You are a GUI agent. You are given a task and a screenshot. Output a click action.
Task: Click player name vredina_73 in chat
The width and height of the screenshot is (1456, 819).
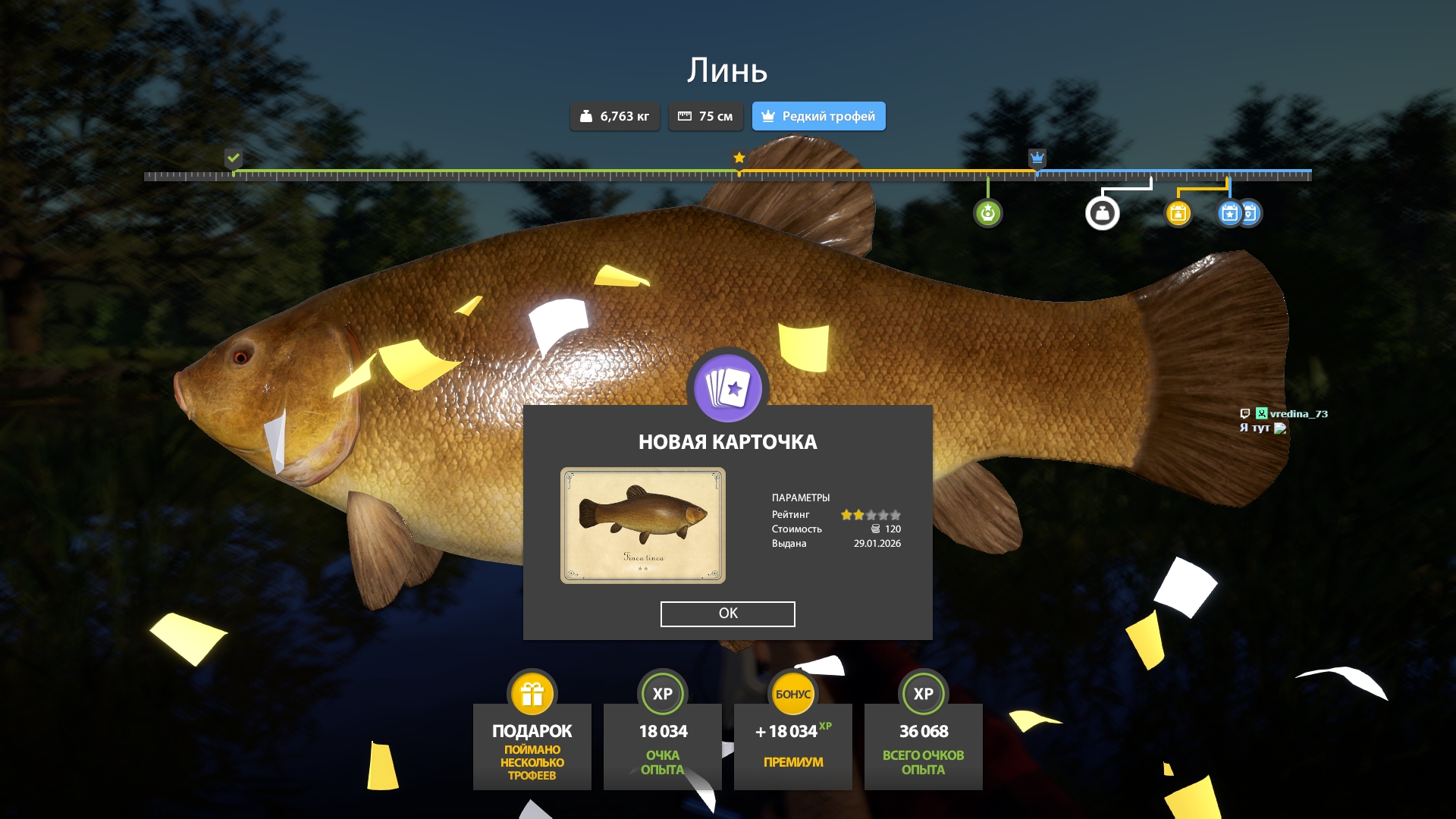1298,413
